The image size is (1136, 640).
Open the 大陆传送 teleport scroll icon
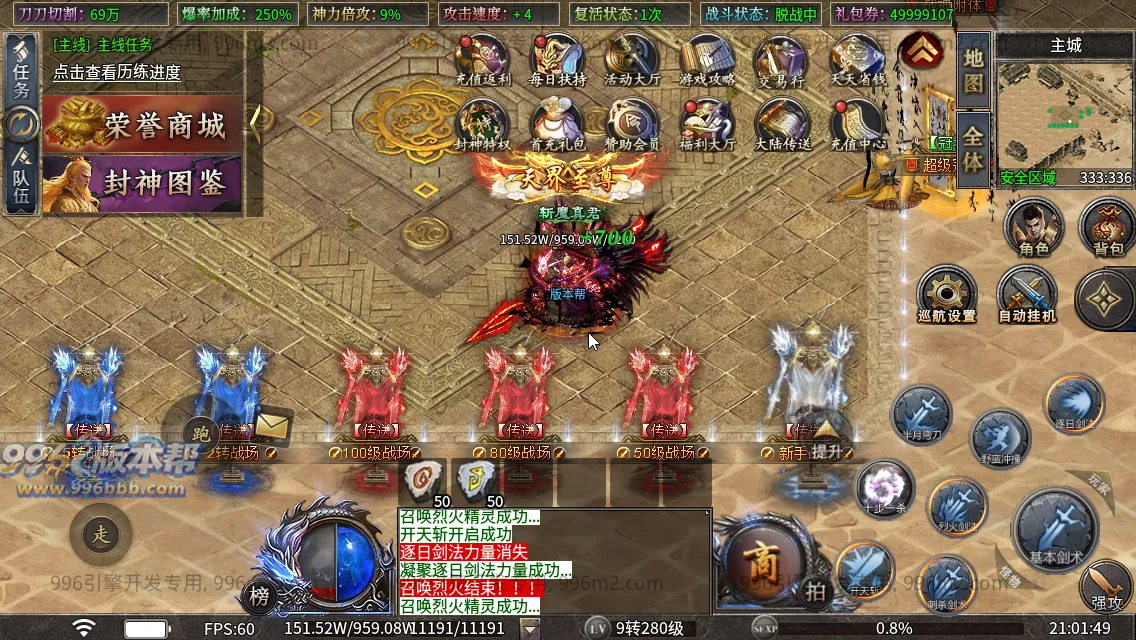point(782,124)
